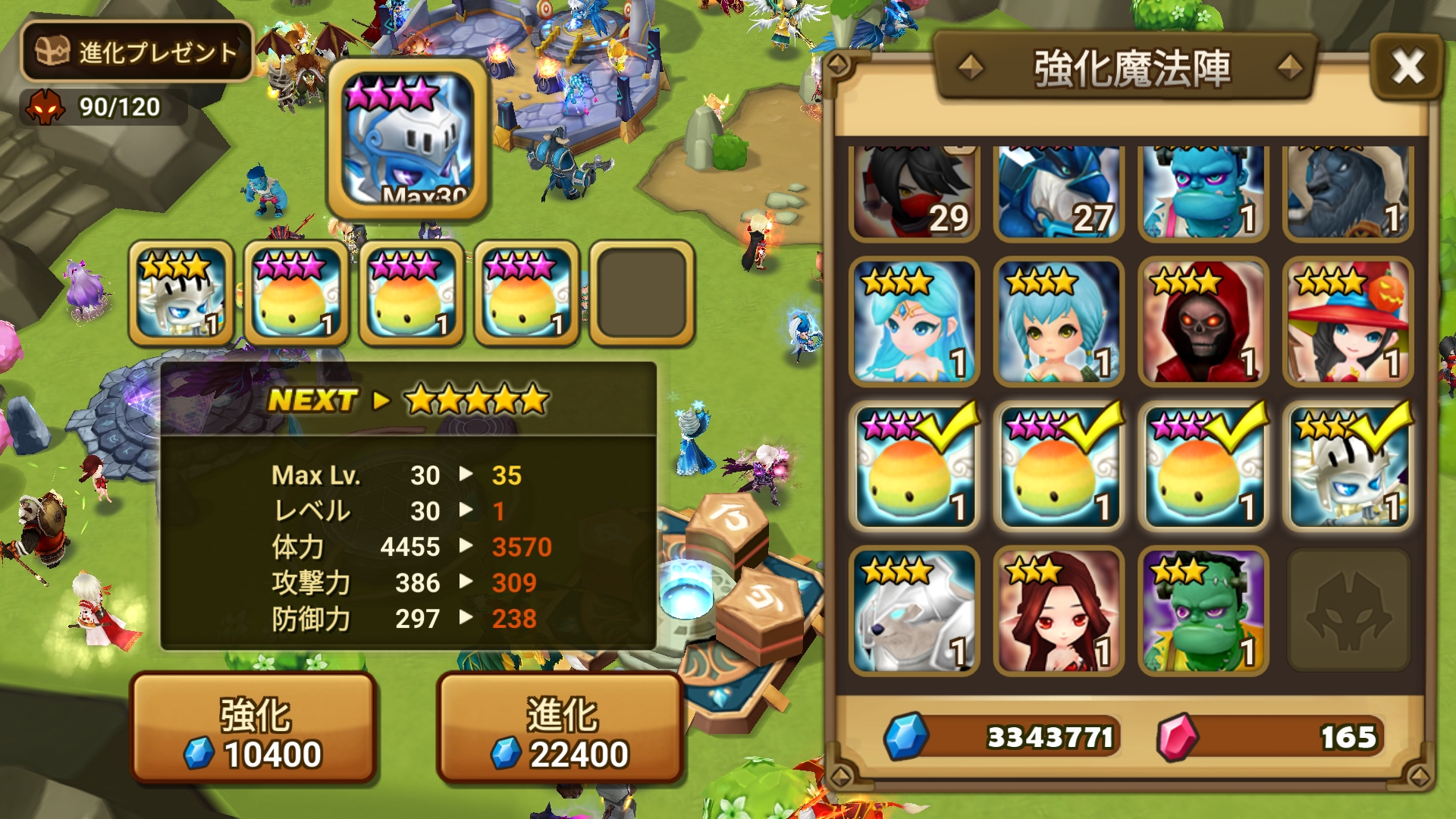The width and height of the screenshot is (1456, 819).
Task: Pick the blue beast level 27 monster
Action: pos(1059,193)
